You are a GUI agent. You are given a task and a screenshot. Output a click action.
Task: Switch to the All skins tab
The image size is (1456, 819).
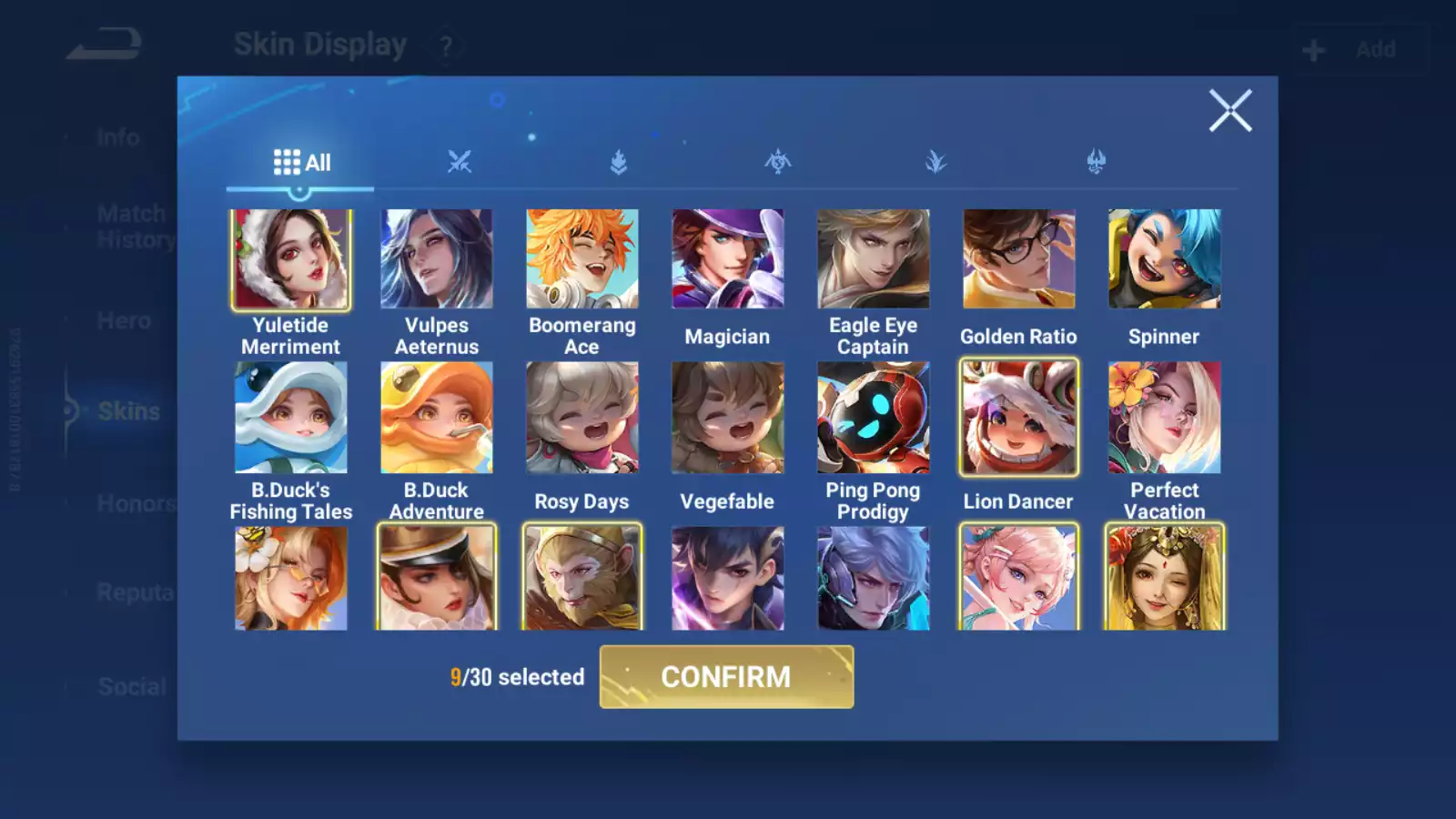pos(301,163)
